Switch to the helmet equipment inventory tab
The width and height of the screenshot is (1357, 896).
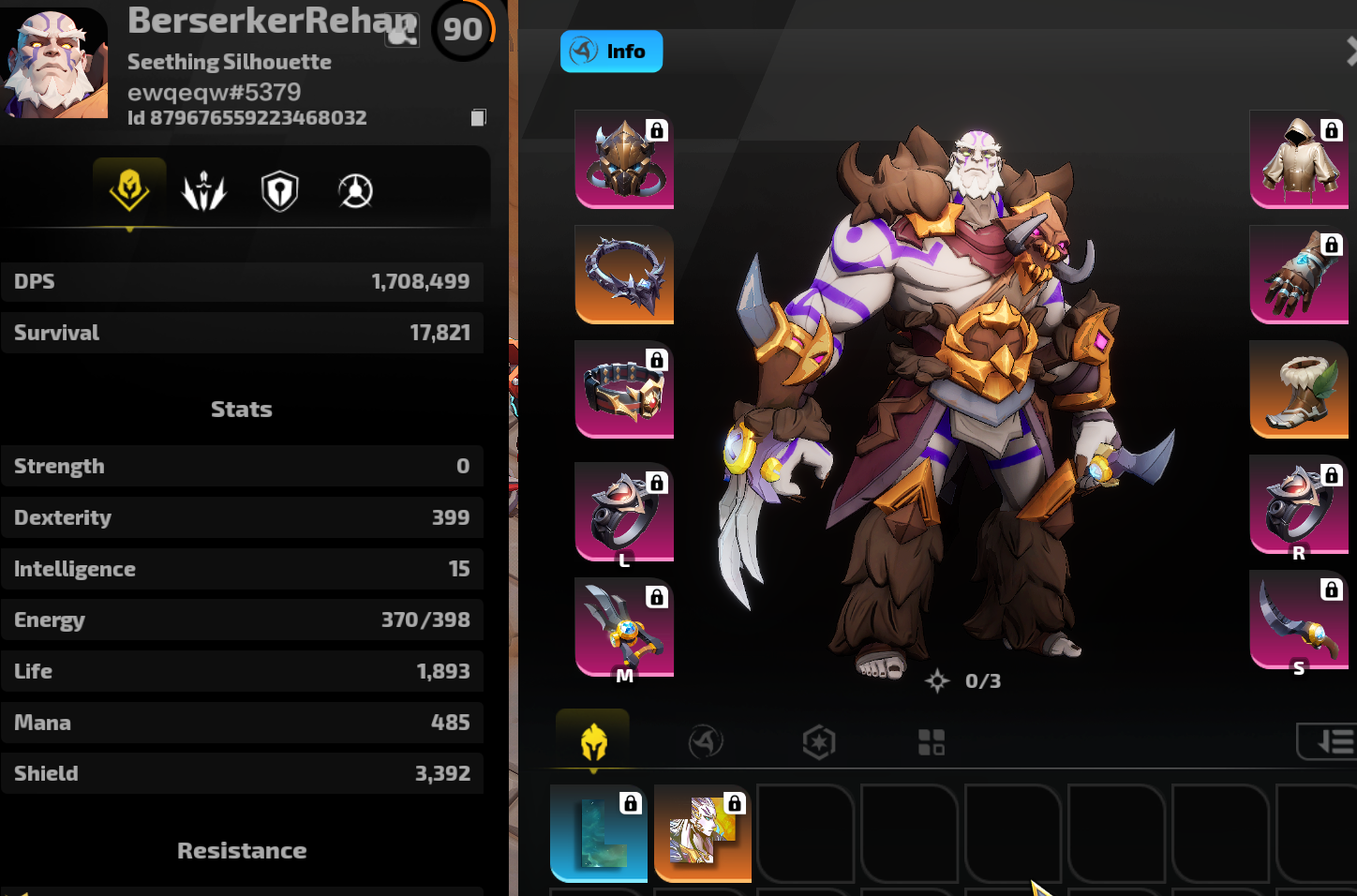pyautogui.click(x=593, y=742)
